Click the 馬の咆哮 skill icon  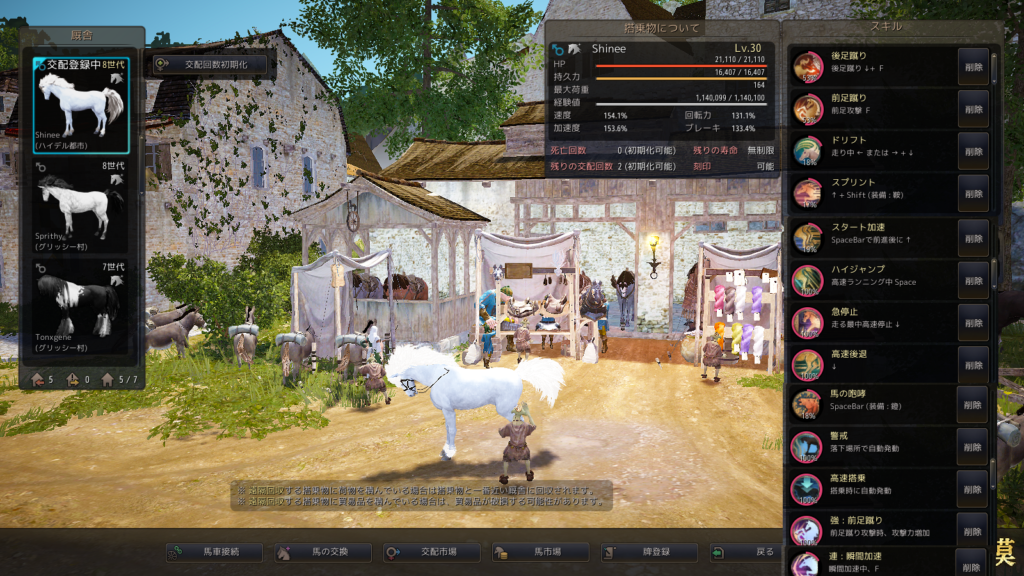pyautogui.click(x=807, y=405)
